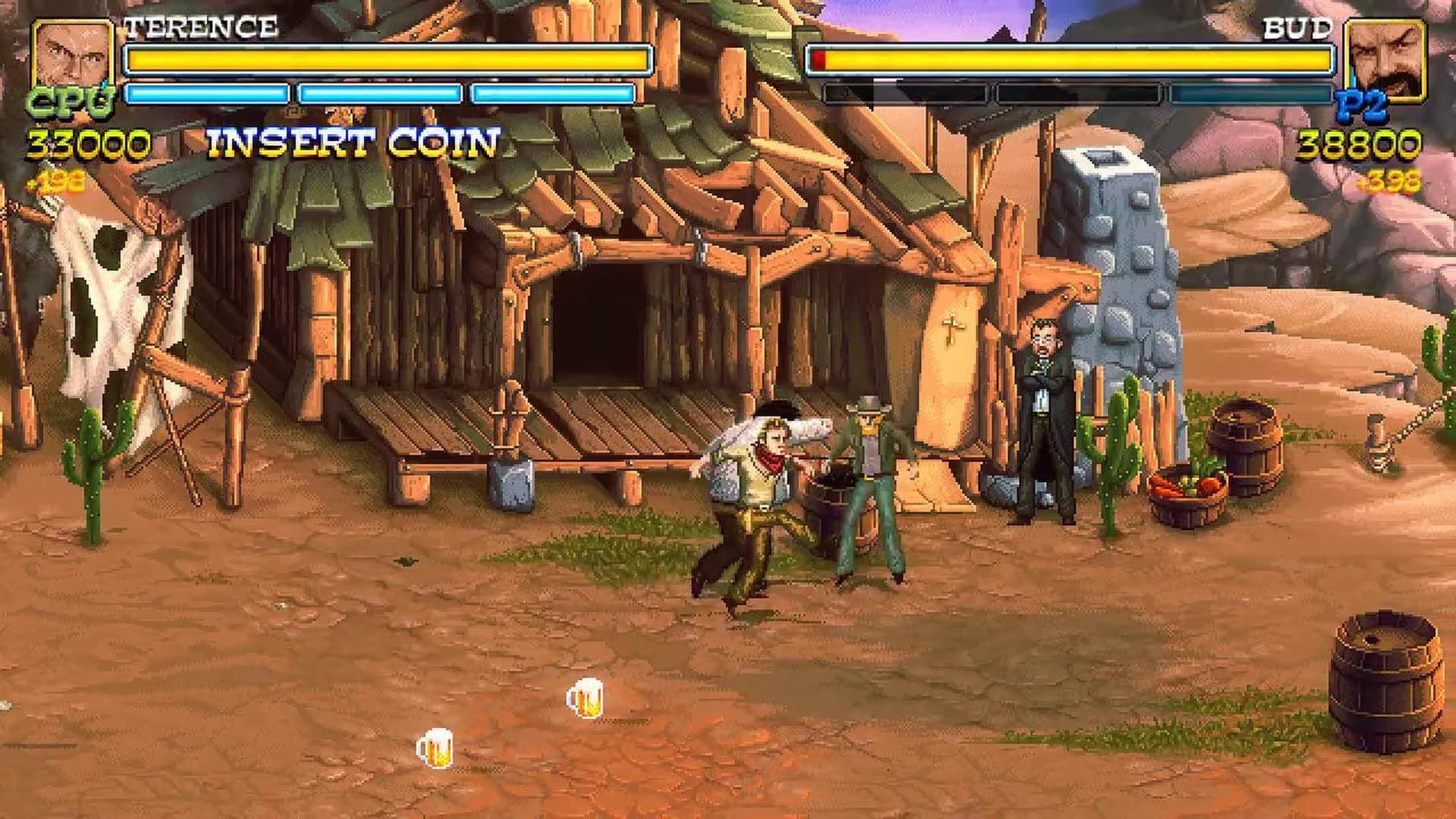Click the score 33000 on the left
The image size is (1456, 819).
coord(87,140)
